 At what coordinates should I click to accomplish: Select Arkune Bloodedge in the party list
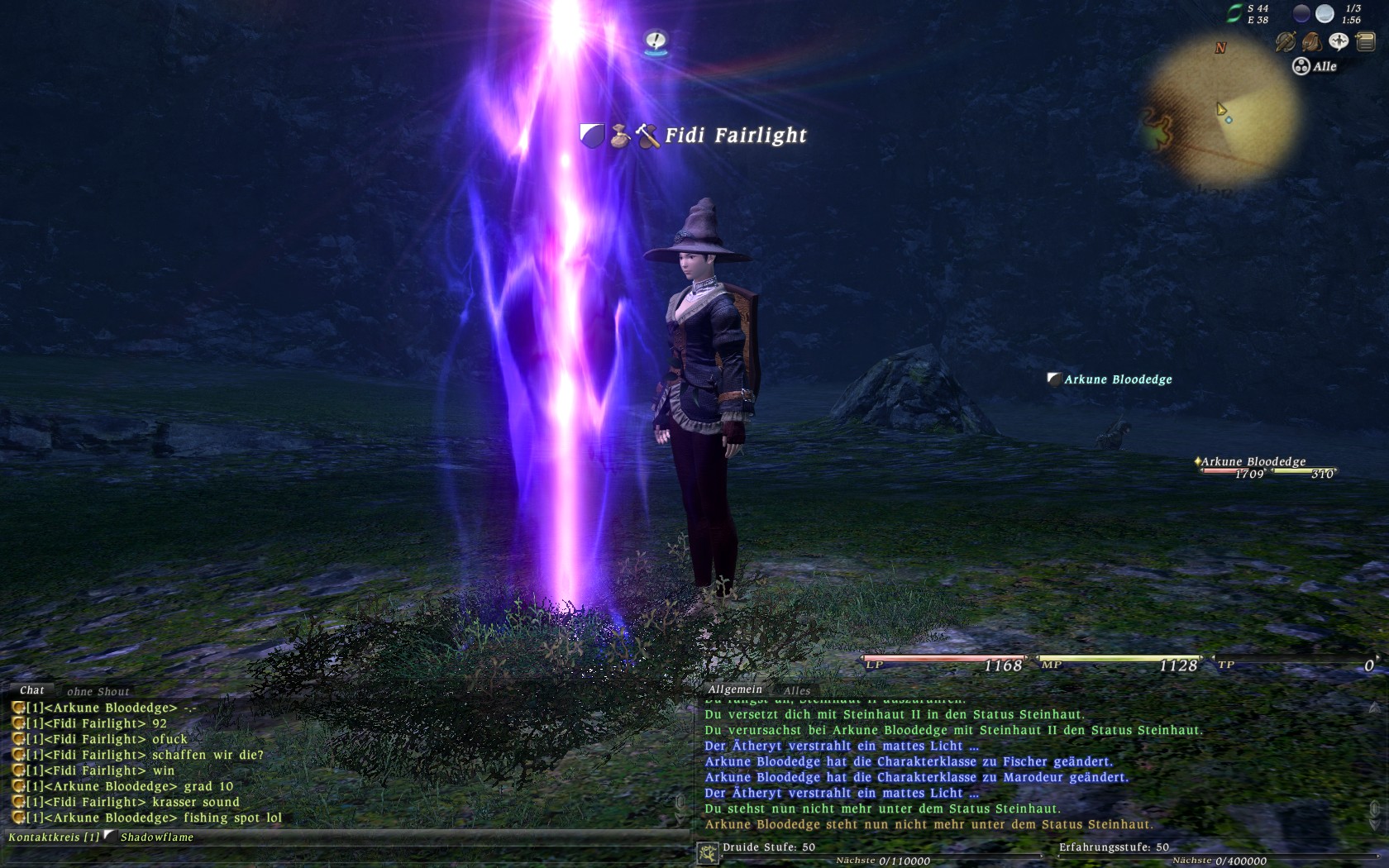[1253, 462]
